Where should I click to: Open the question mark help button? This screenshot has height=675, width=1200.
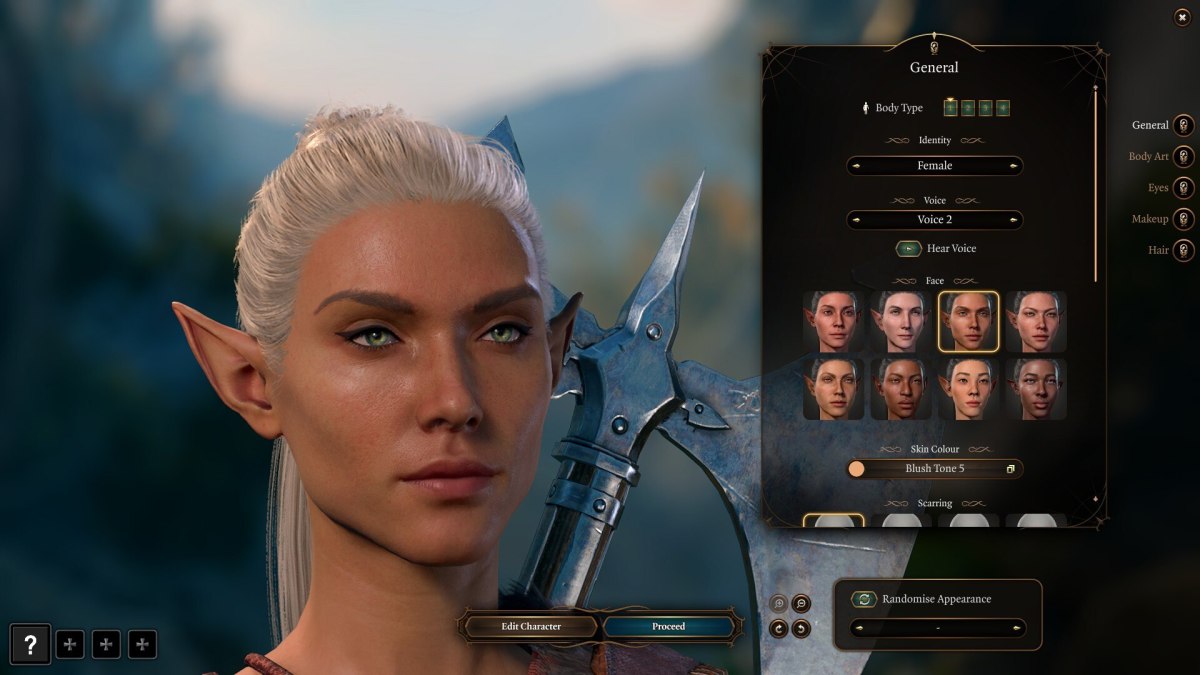tap(30, 645)
